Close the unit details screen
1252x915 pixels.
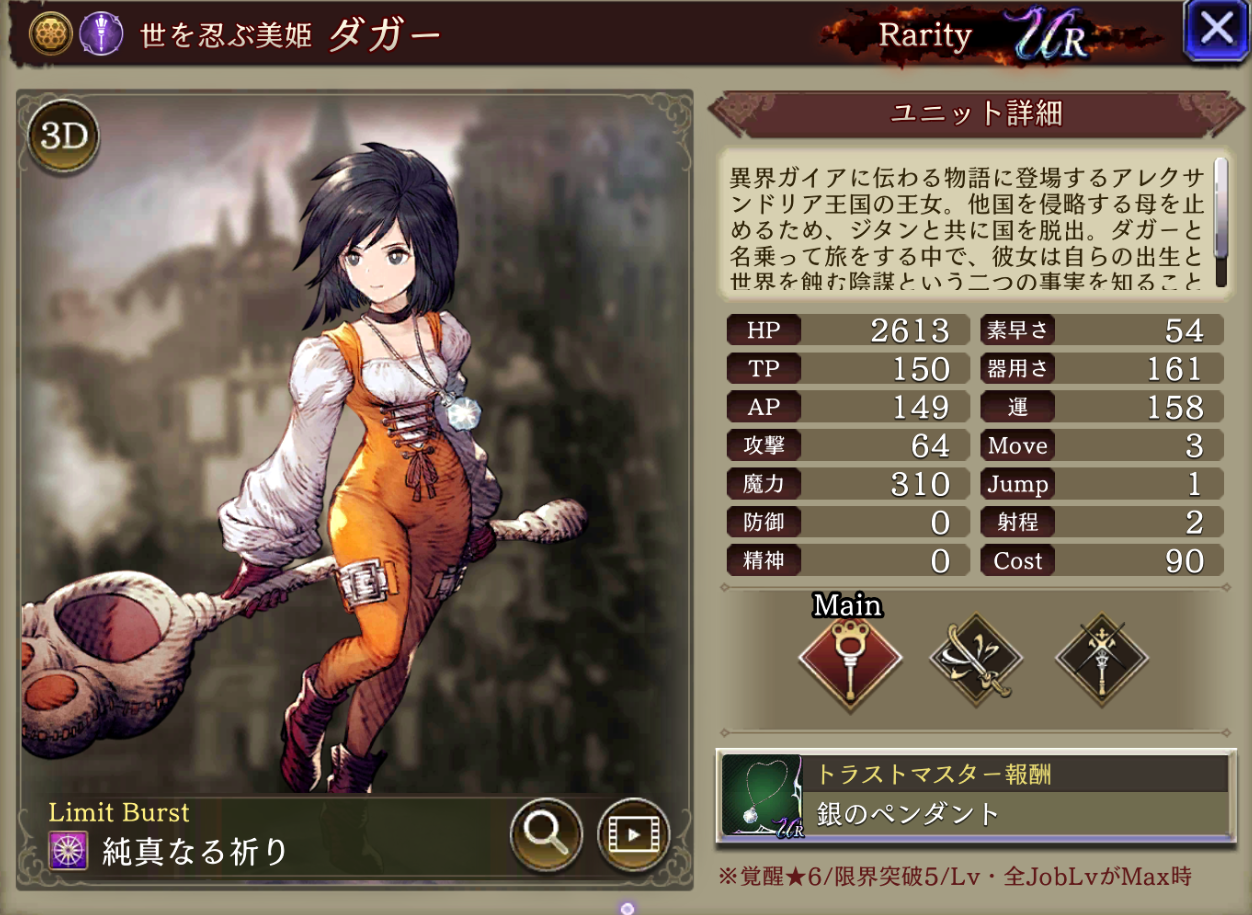pyautogui.click(x=1215, y=30)
